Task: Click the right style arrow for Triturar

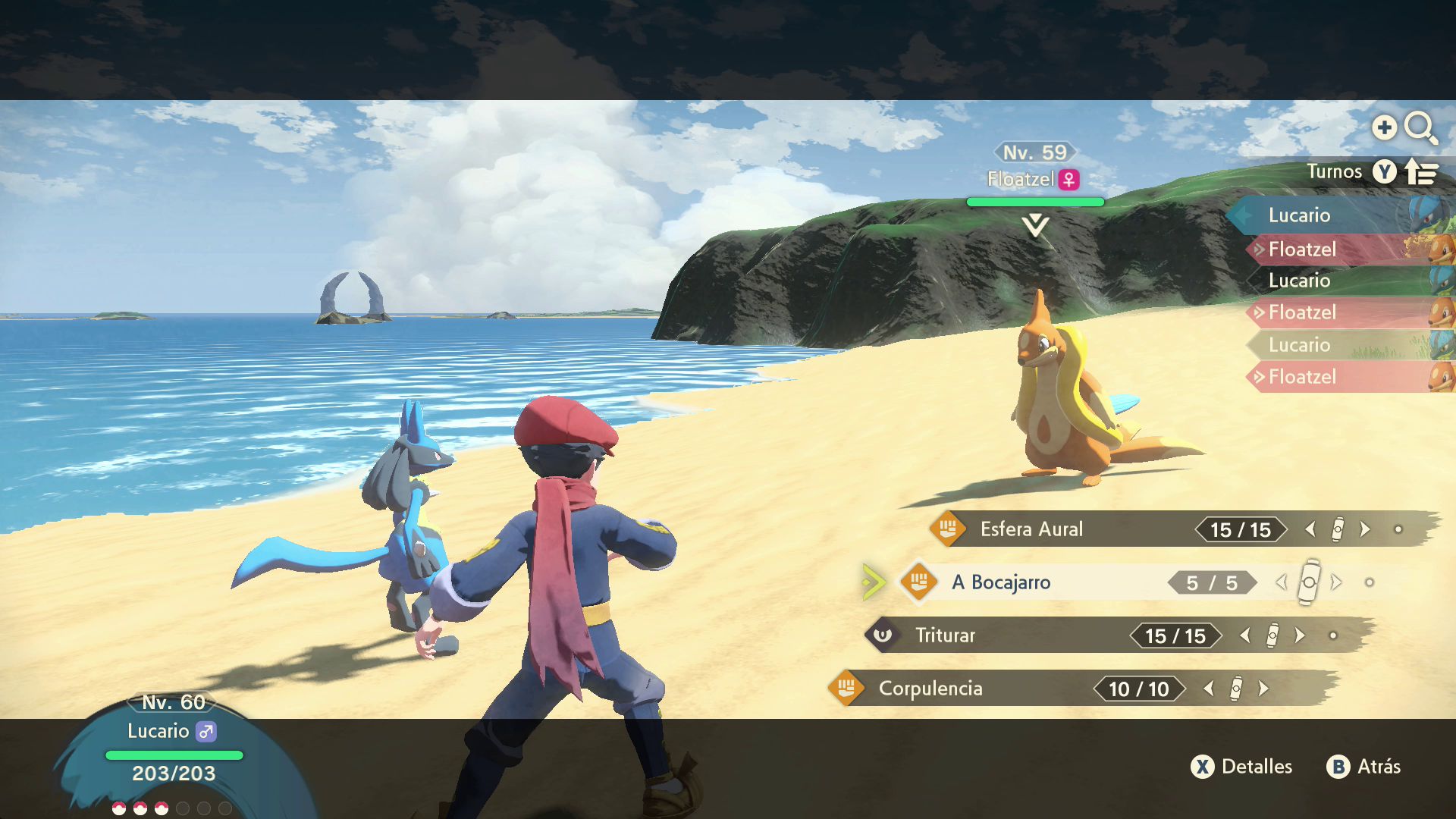Action: tap(1300, 635)
